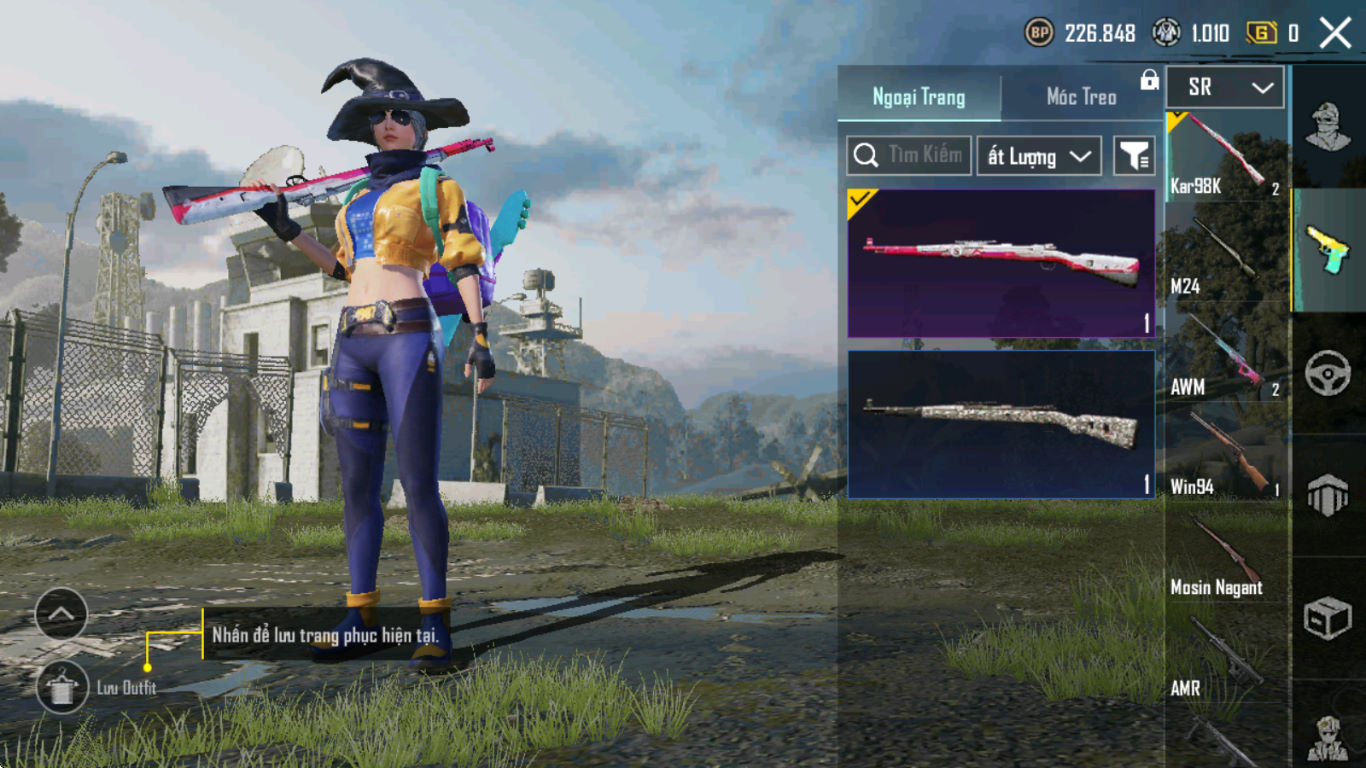Select the pink and white rifle skin
This screenshot has height=768, width=1366.
coord(1001,263)
